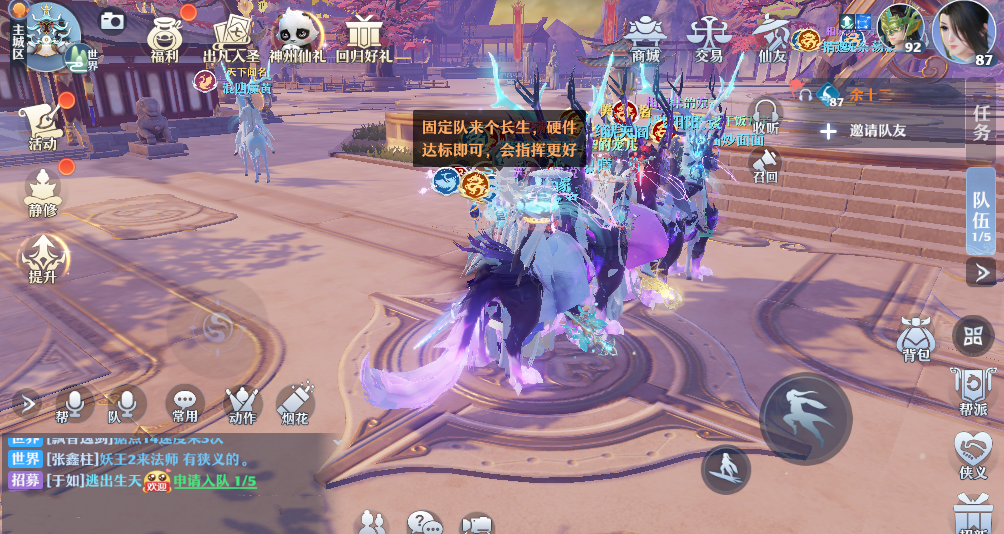
Task: Open the 侠义 chivalry handshake icon
Action: pos(973,453)
